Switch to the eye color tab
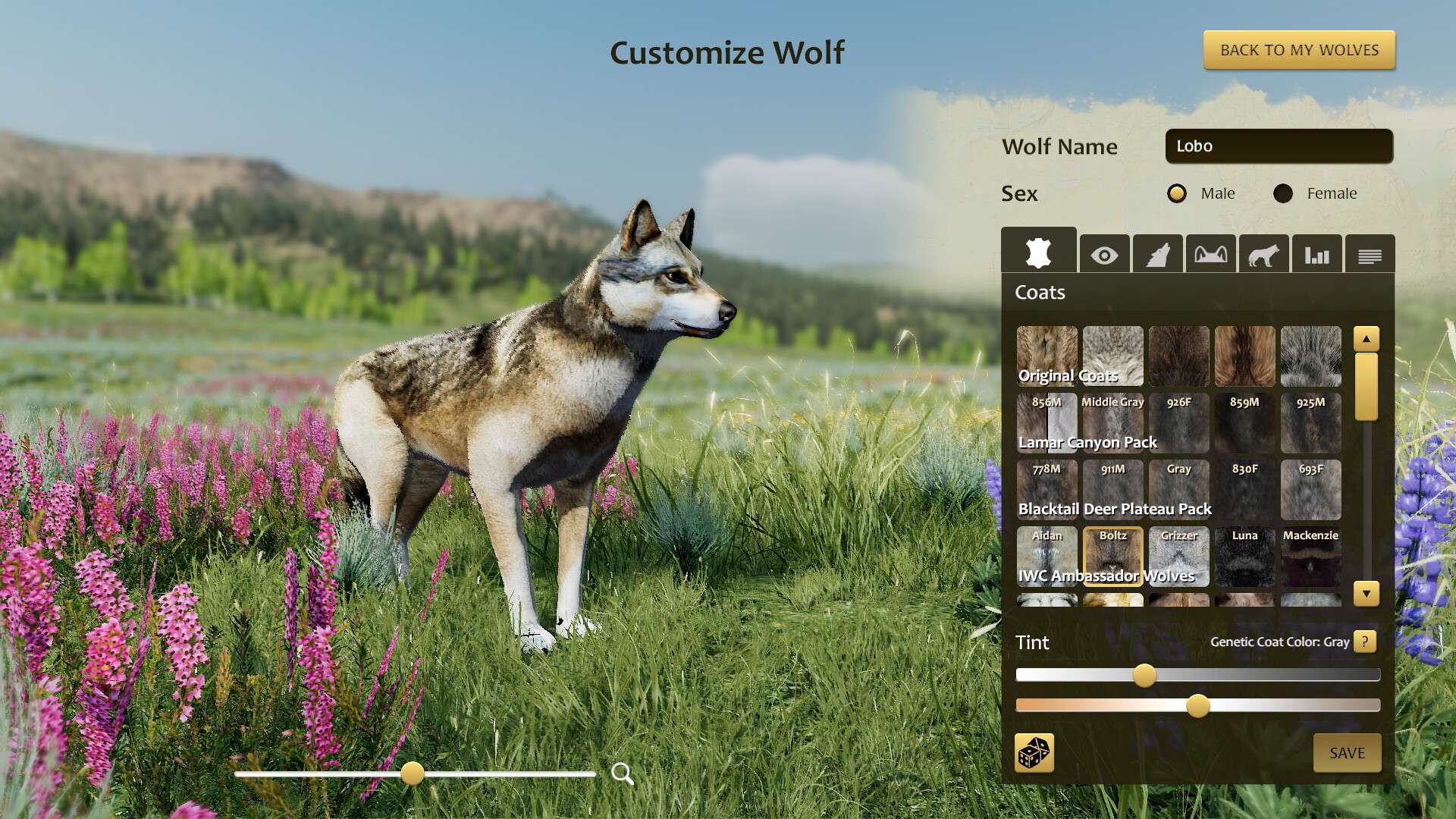Image resolution: width=1456 pixels, height=819 pixels. [1105, 255]
